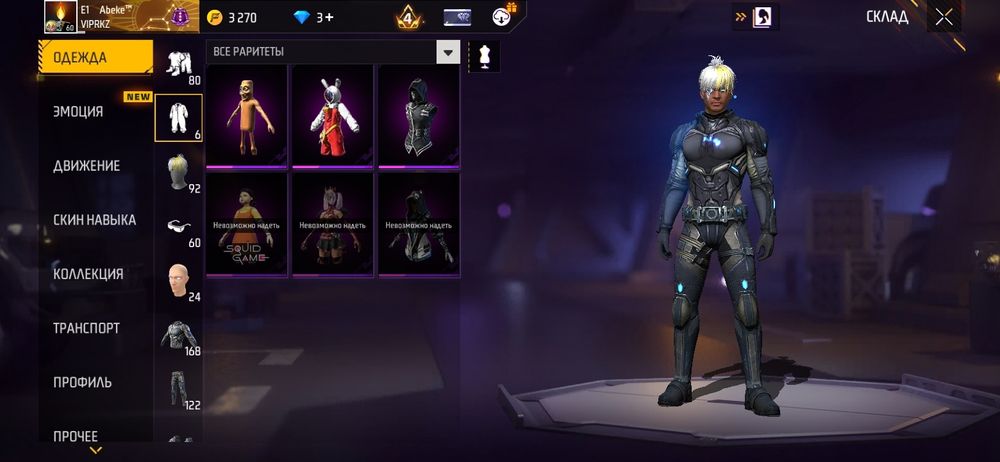Show the bald head subcategory with 24 items
1000x462 pixels.
[x=179, y=282]
